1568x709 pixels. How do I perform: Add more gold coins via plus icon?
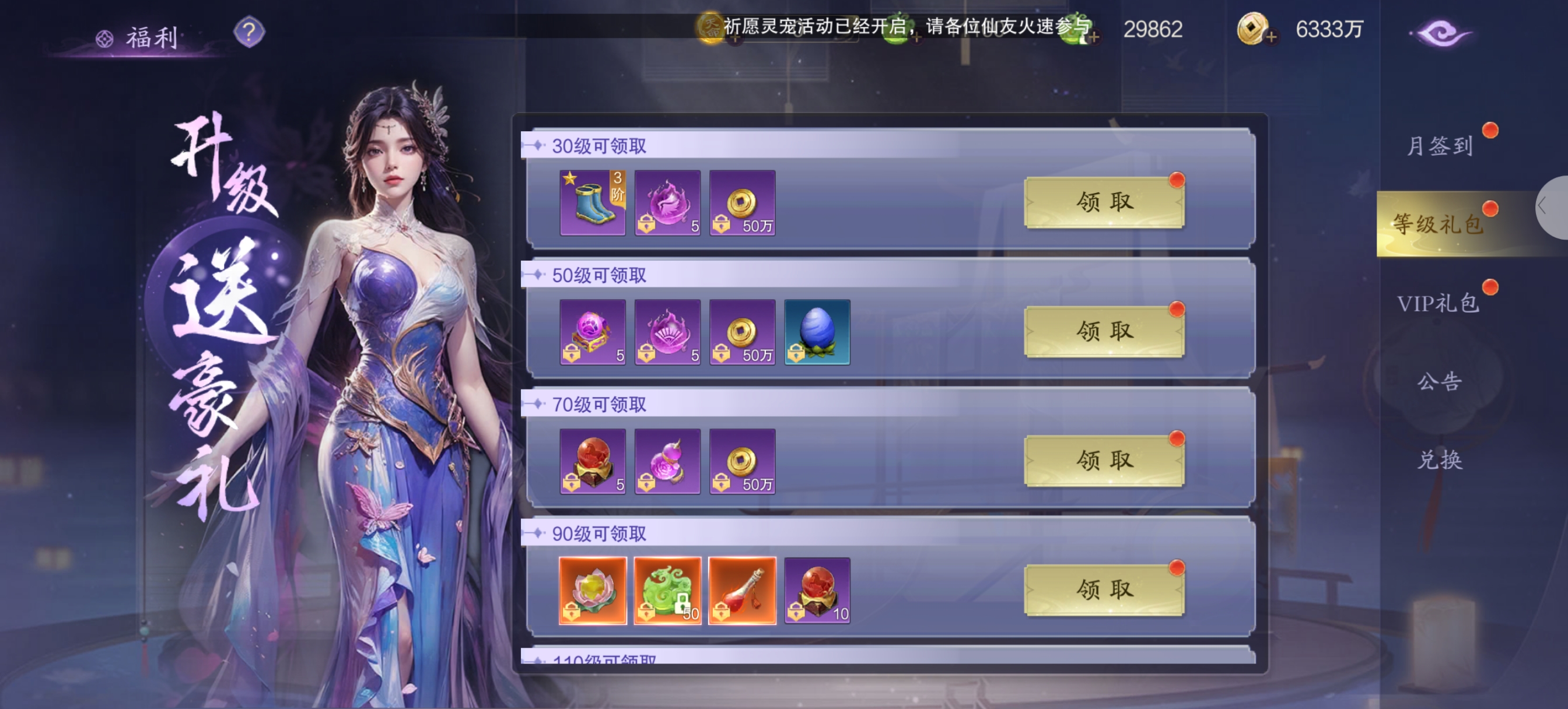pos(1270,38)
